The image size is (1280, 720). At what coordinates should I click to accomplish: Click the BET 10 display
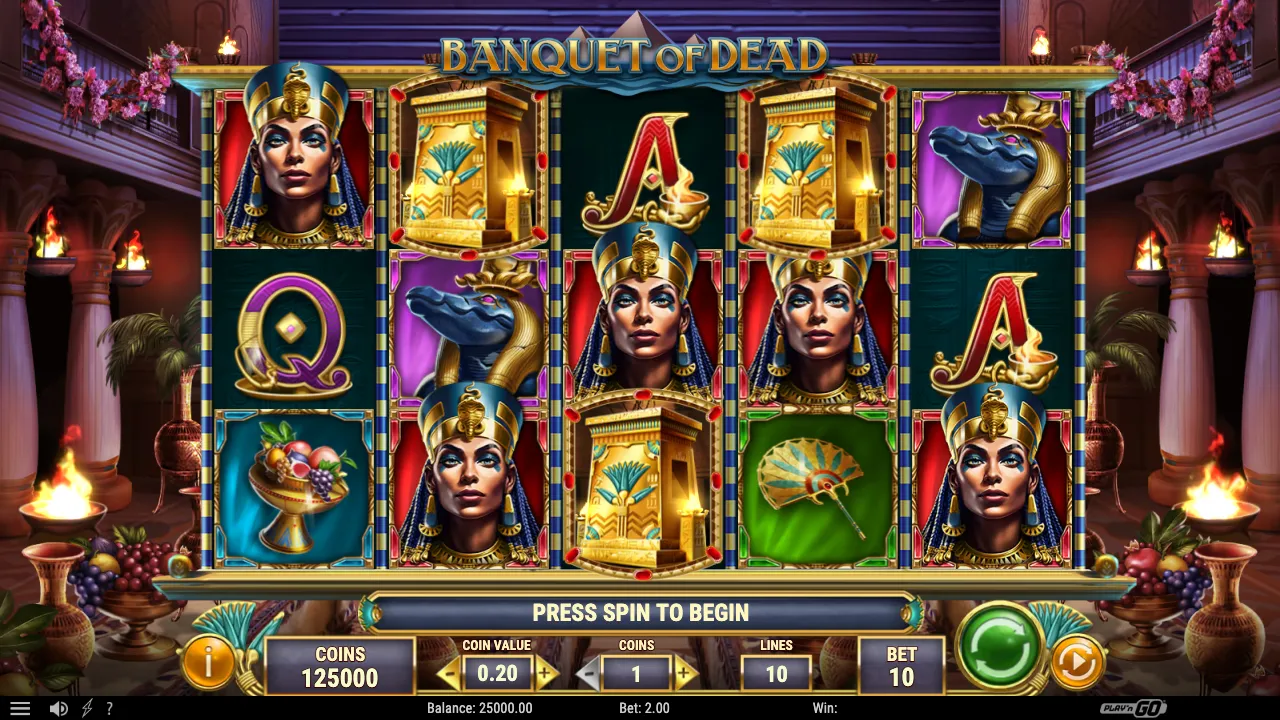tap(901, 665)
